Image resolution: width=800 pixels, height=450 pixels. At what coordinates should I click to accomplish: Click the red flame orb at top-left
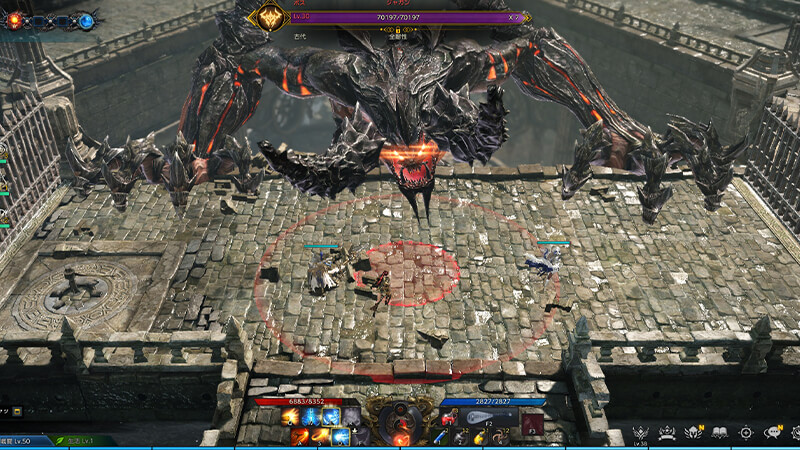point(15,20)
